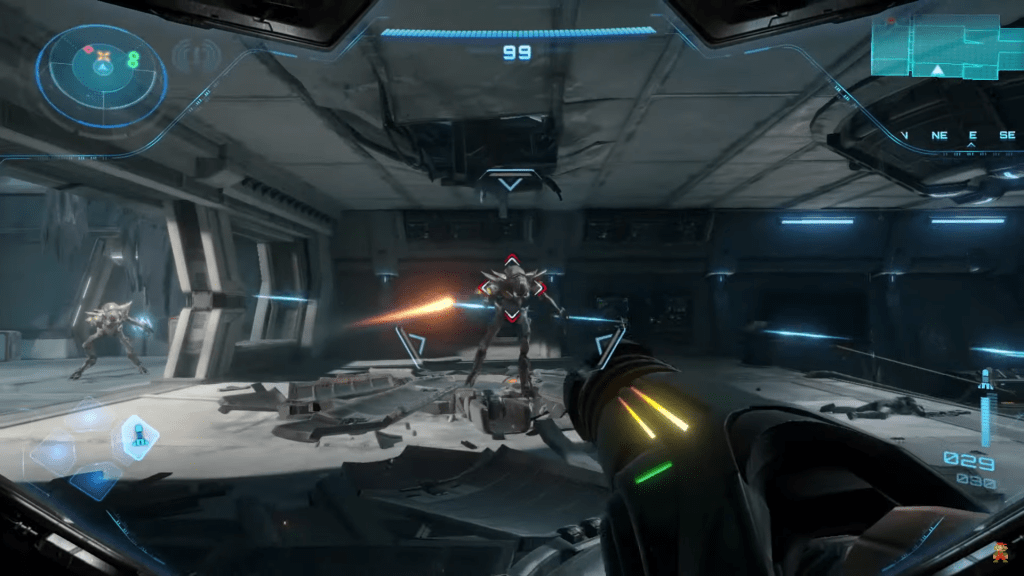Open the cyan room minimap

tap(946, 48)
